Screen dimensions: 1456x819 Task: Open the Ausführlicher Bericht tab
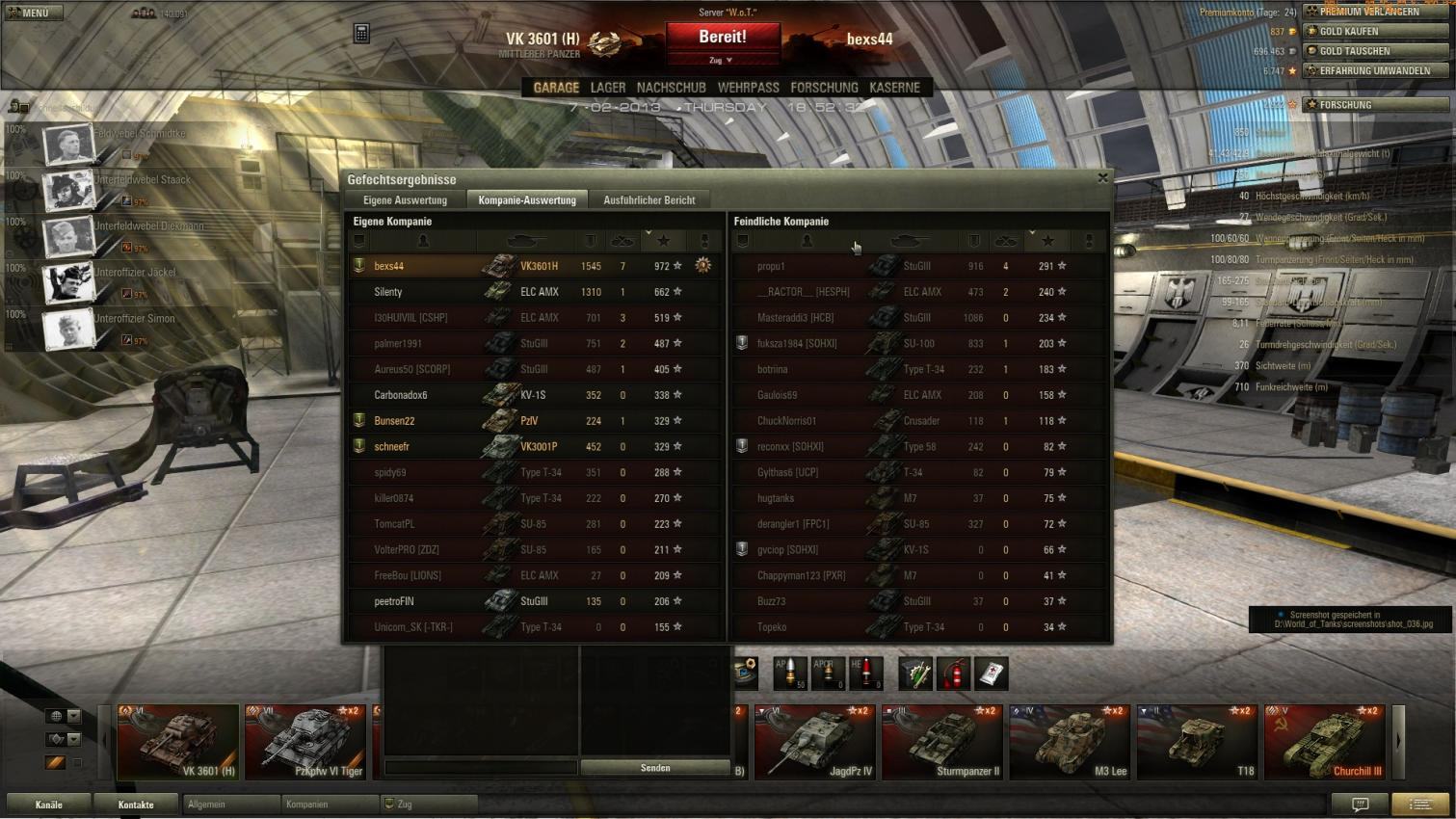[x=649, y=200]
